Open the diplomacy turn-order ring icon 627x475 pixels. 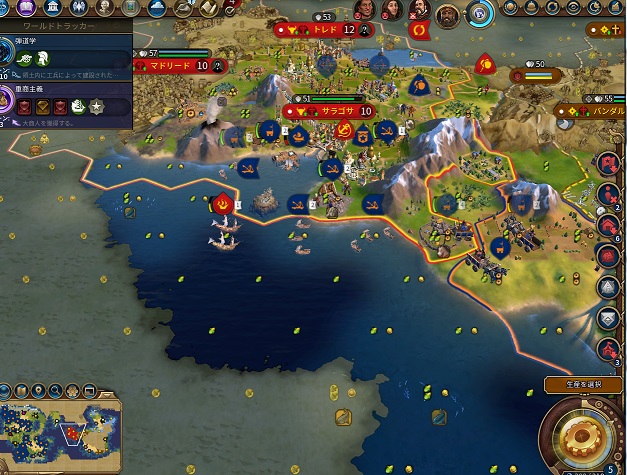[479, 15]
